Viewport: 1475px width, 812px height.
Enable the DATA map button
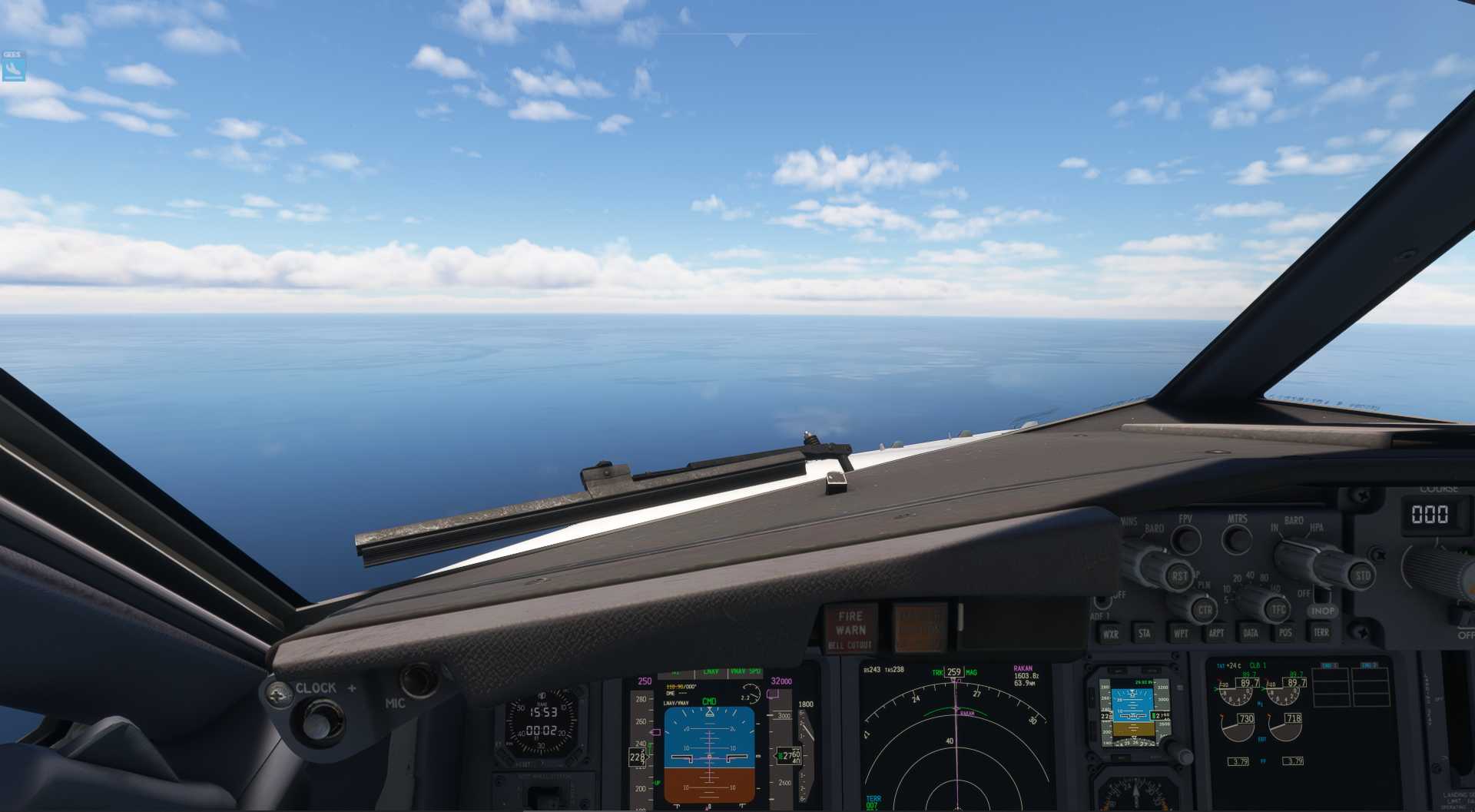1251,634
